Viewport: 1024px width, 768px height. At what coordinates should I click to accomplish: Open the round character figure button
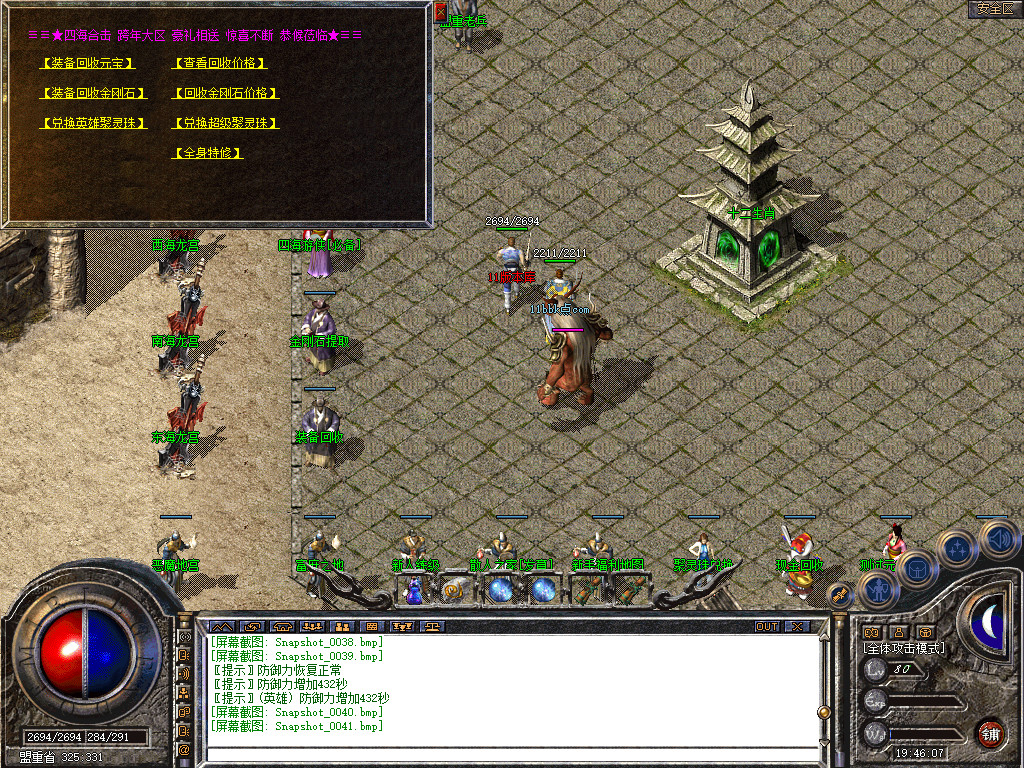click(879, 589)
